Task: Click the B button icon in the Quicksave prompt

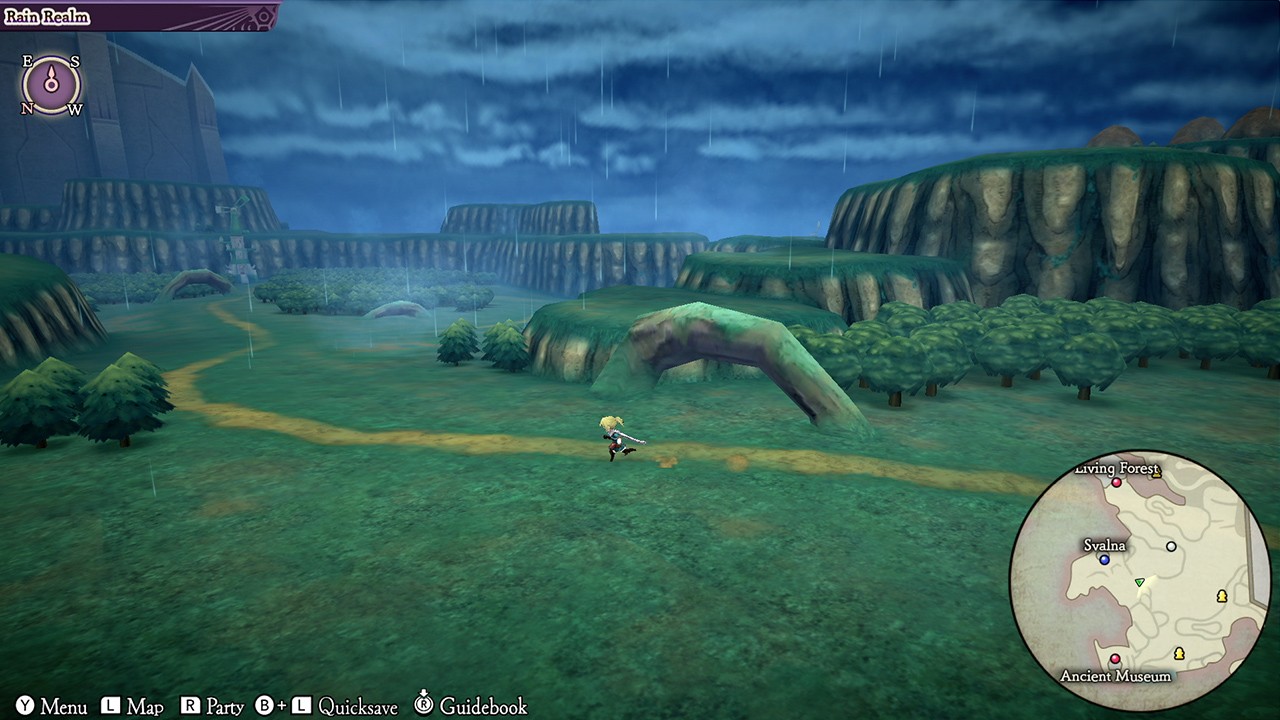Action: pyautogui.click(x=263, y=707)
